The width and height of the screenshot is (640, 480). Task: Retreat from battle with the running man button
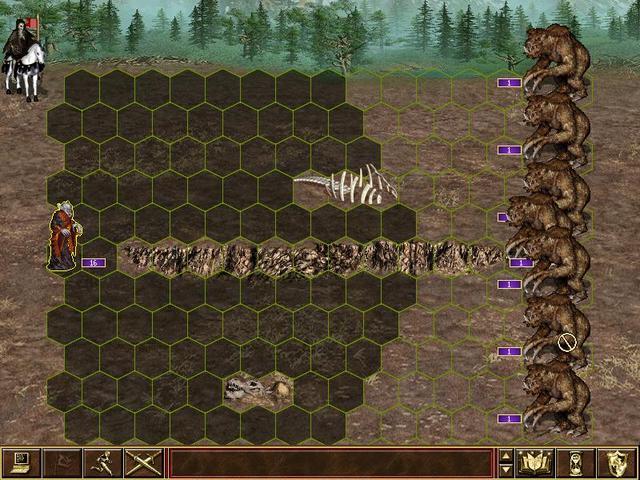(99, 462)
